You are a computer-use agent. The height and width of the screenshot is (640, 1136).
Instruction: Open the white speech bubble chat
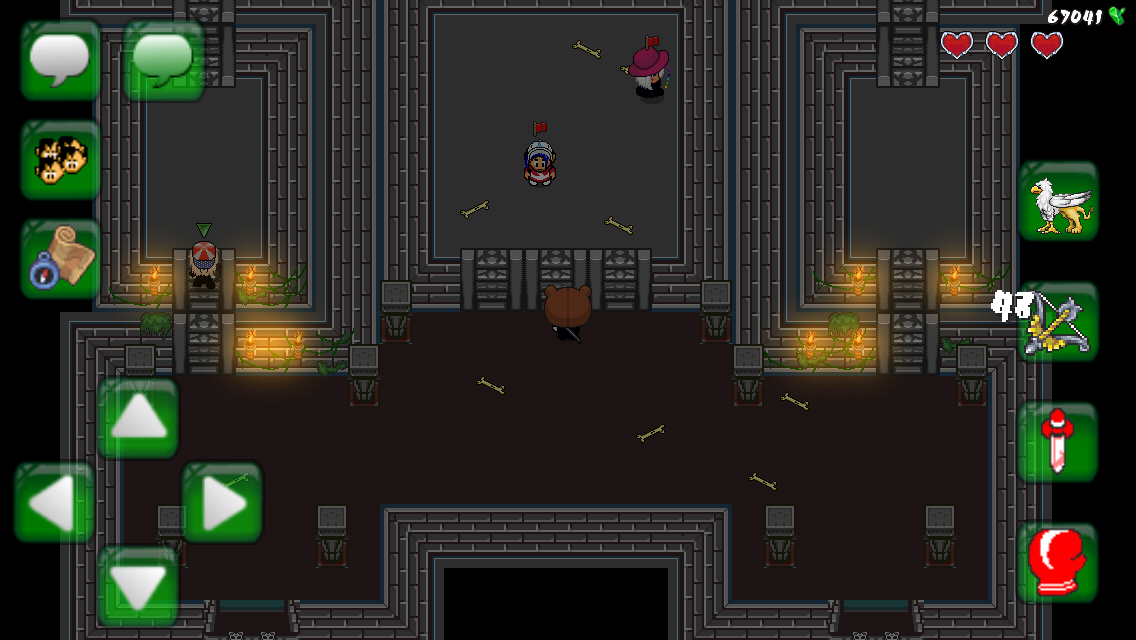60,60
